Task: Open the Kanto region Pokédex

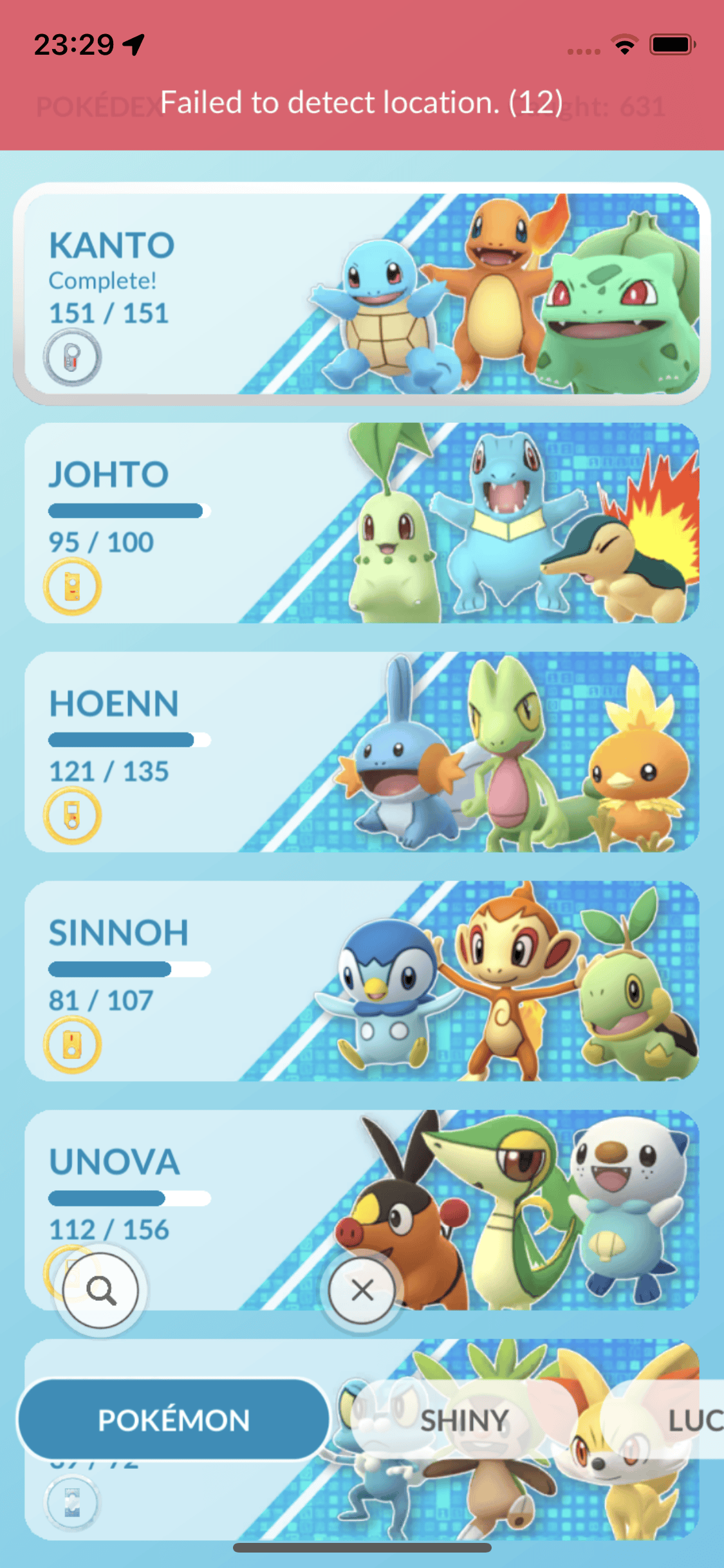Action: (x=362, y=294)
